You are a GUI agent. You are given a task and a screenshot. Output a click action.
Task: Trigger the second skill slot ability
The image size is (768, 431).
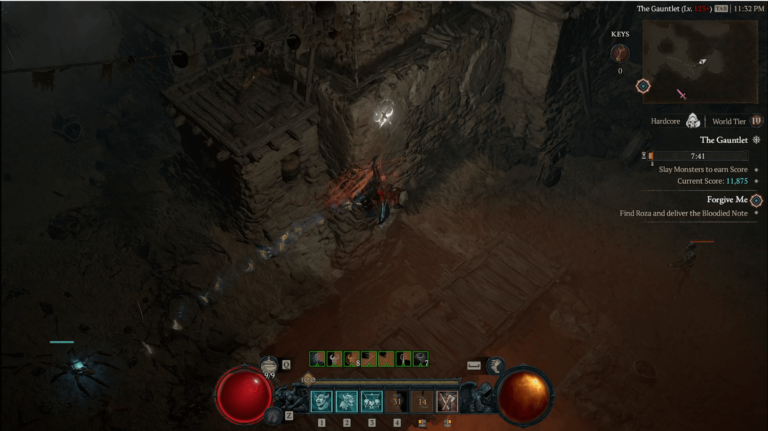click(347, 401)
